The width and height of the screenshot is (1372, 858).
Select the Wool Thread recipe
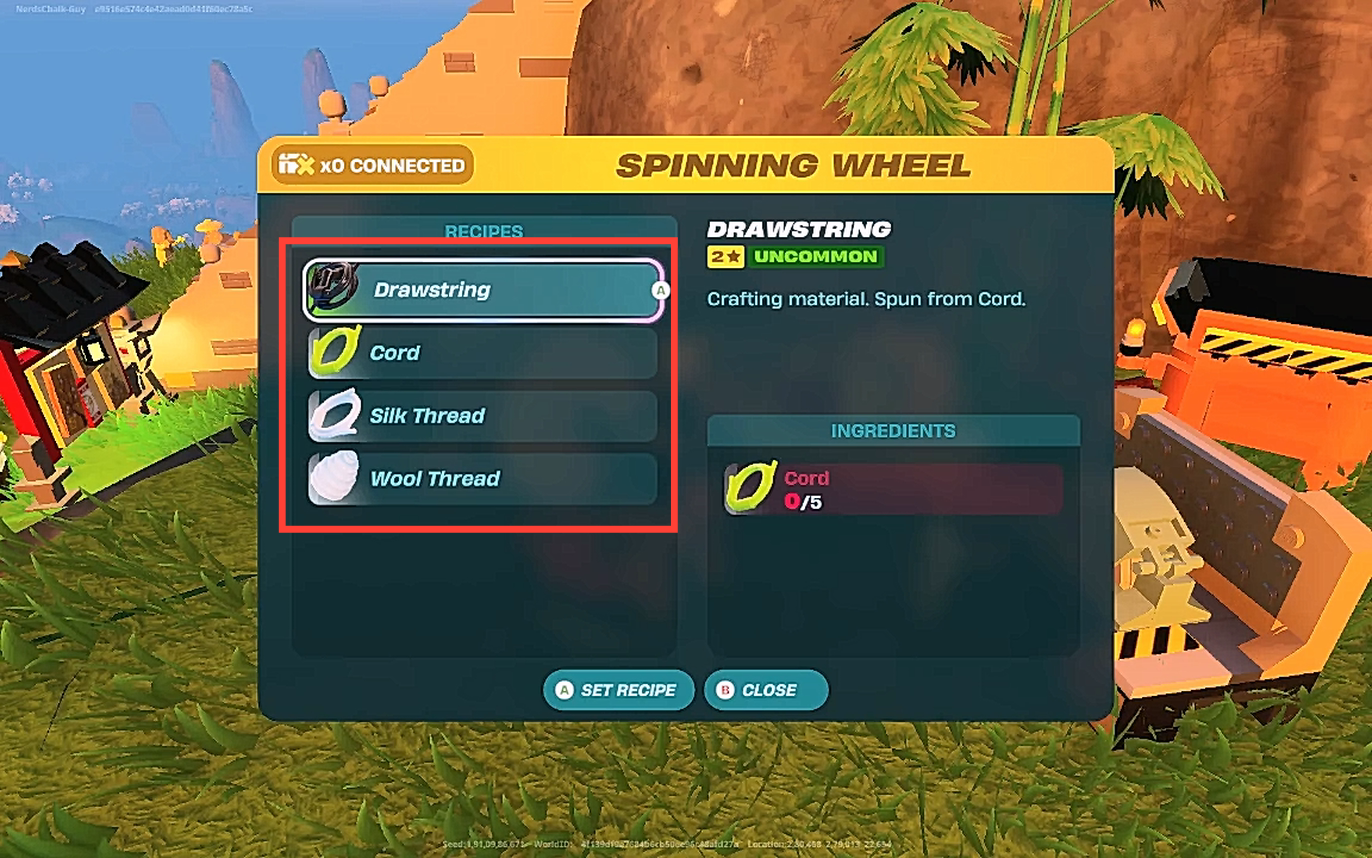482,479
